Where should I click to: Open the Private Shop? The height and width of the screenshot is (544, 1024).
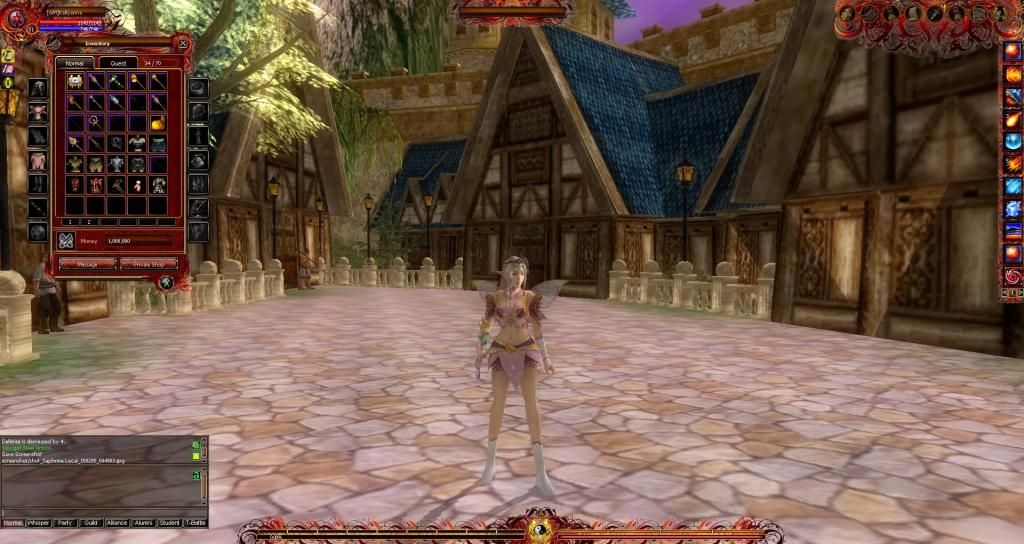[x=149, y=264]
